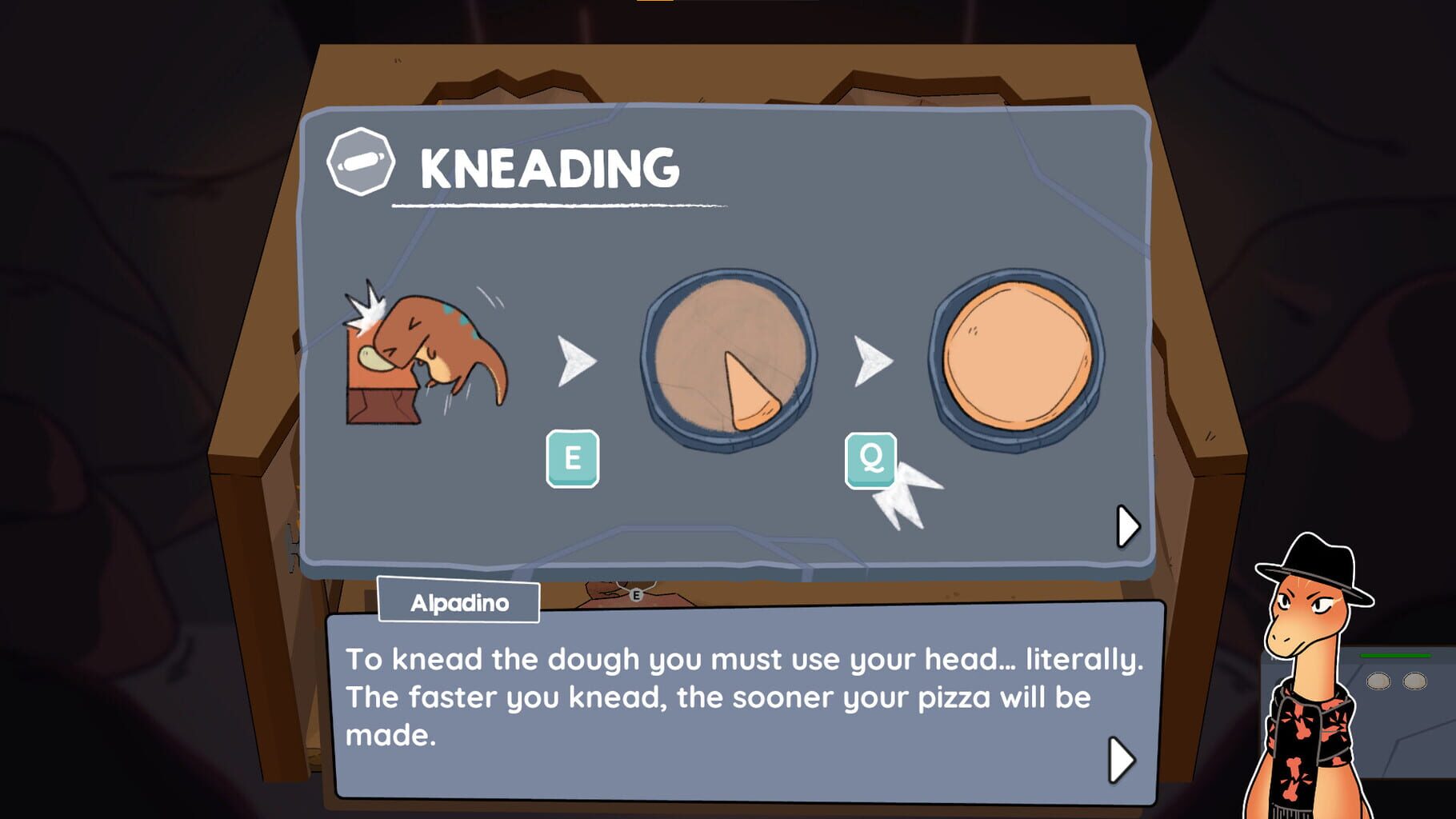Click the KNEADING title header

(x=548, y=166)
